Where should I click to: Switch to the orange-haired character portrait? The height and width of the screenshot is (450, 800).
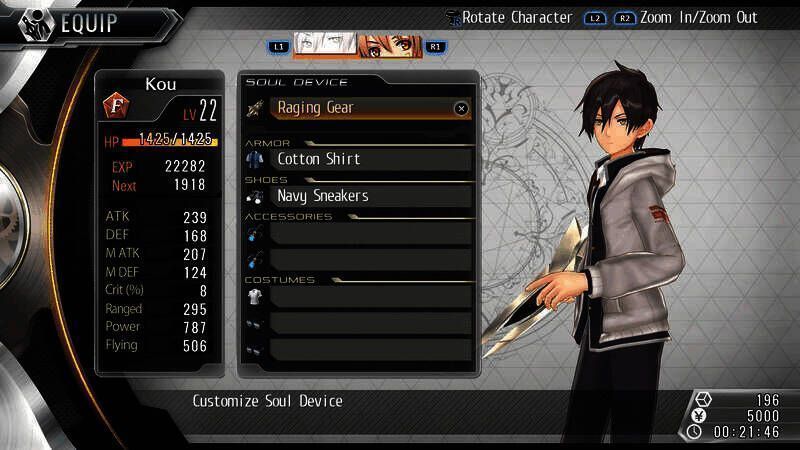(x=390, y=46)
